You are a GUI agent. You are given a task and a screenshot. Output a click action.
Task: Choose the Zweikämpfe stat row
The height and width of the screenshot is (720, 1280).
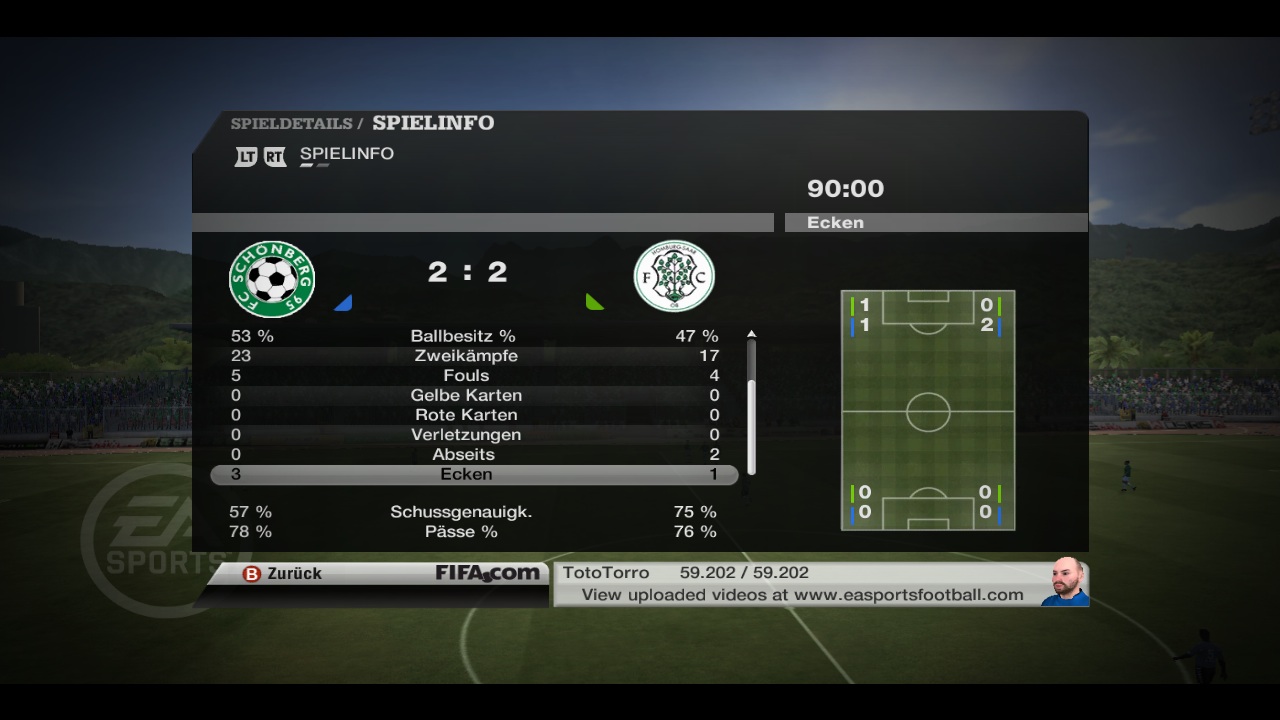tap(466, 356)
